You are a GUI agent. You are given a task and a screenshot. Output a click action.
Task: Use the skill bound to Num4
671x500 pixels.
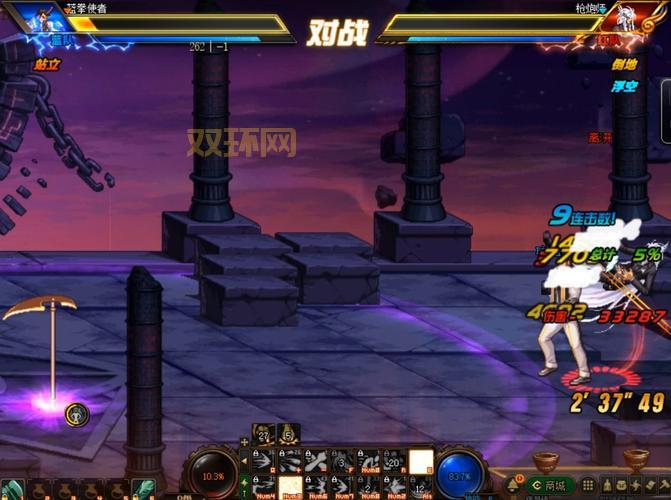(x=264, y=487)
